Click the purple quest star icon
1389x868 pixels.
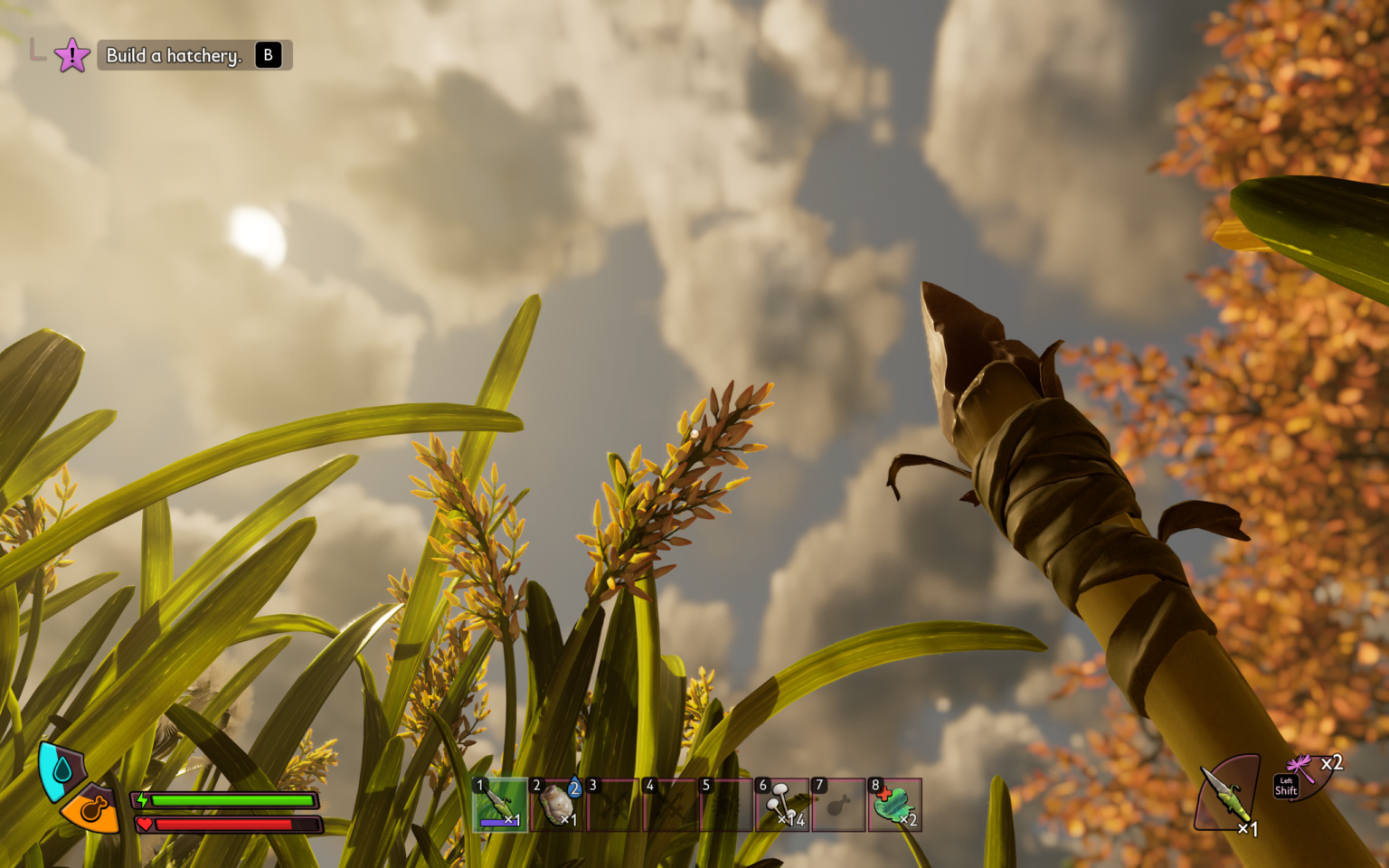point(71,54)
